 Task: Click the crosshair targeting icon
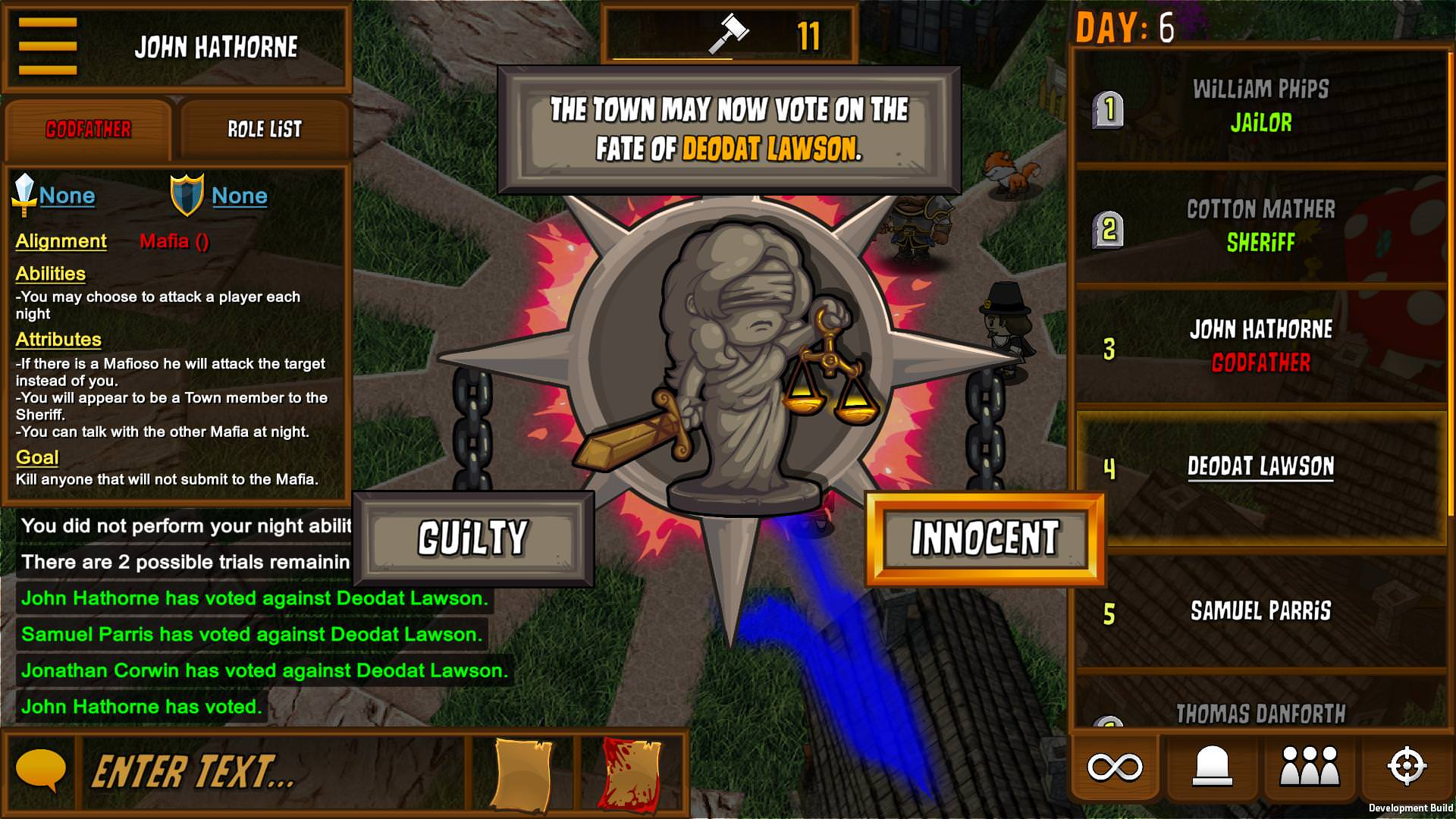pos(1407,768)
